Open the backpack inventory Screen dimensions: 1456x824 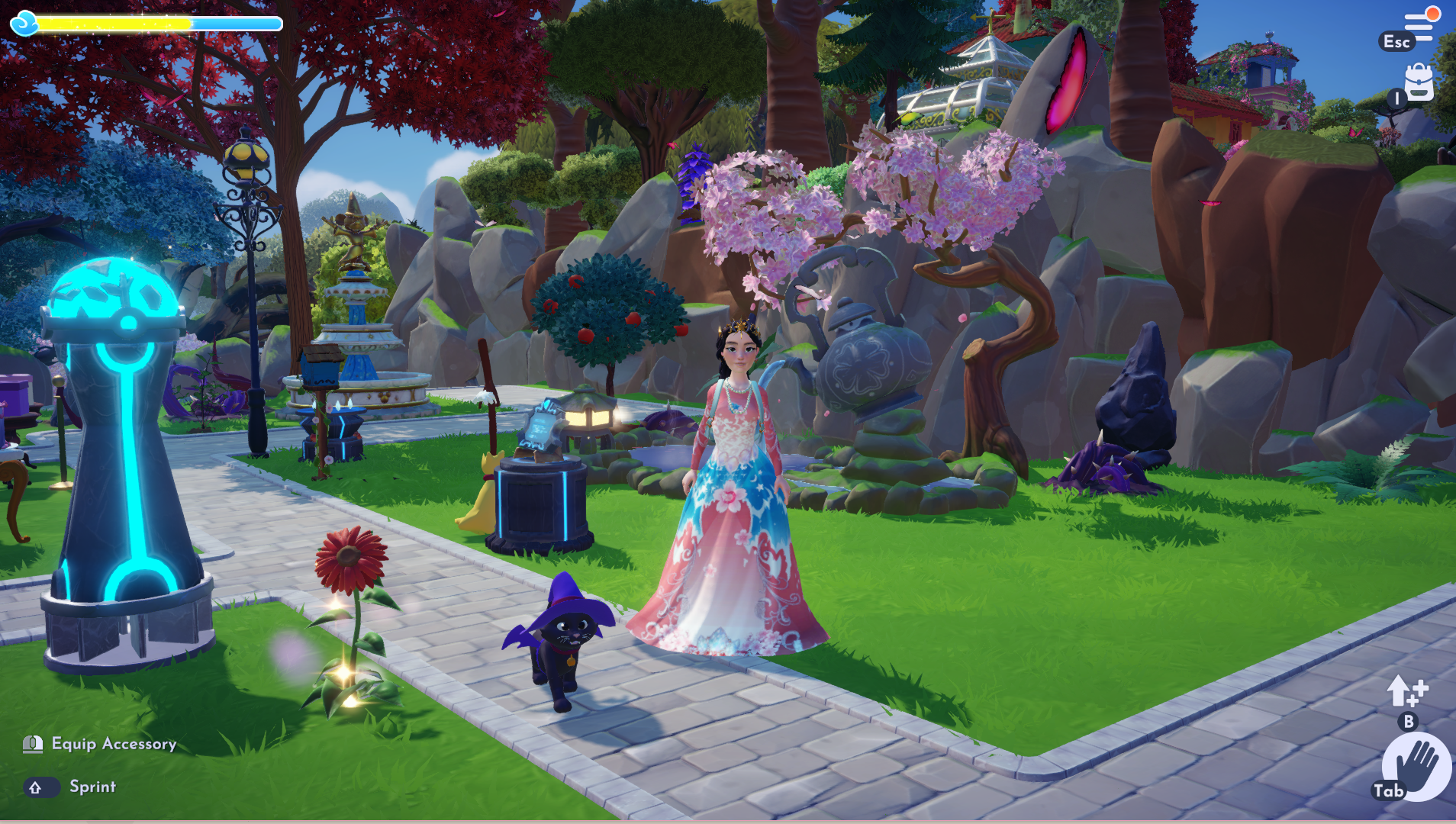pos(1419,82)
